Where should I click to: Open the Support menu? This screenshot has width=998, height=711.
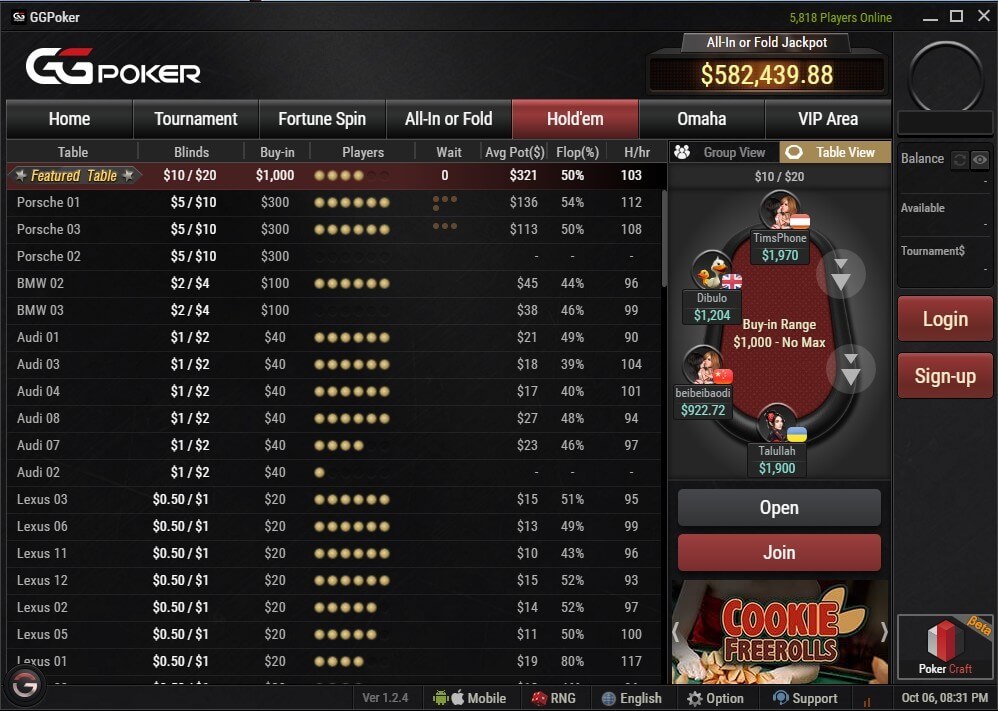805,698
